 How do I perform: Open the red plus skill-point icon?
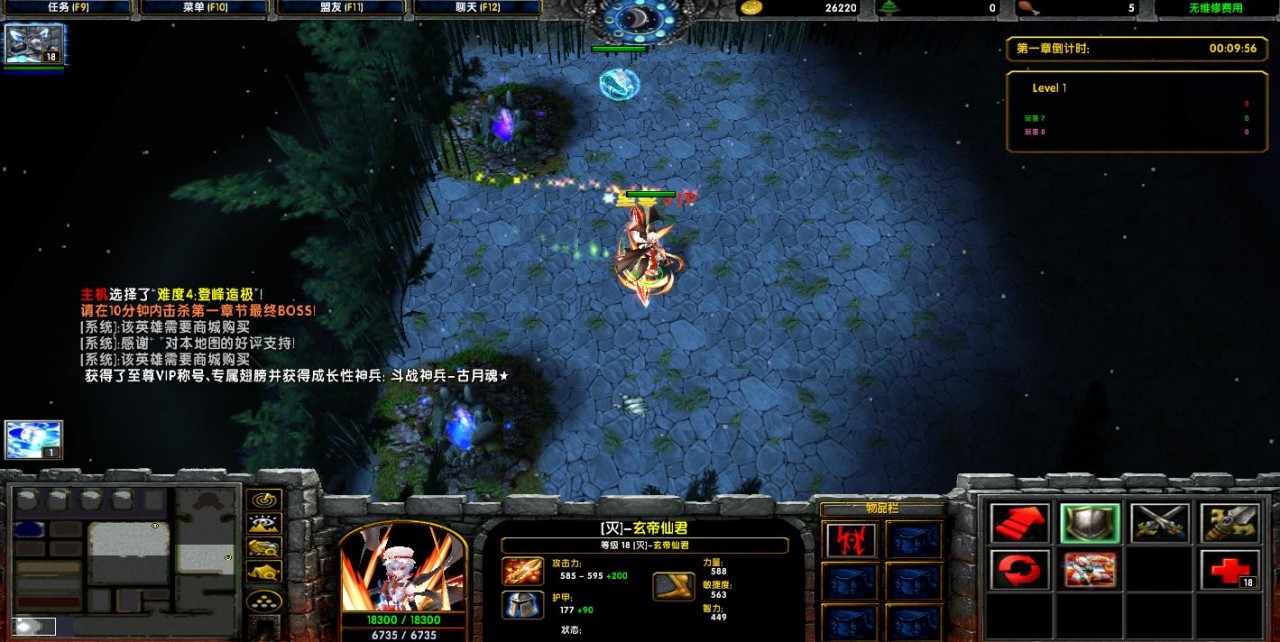pos(1230,570)
